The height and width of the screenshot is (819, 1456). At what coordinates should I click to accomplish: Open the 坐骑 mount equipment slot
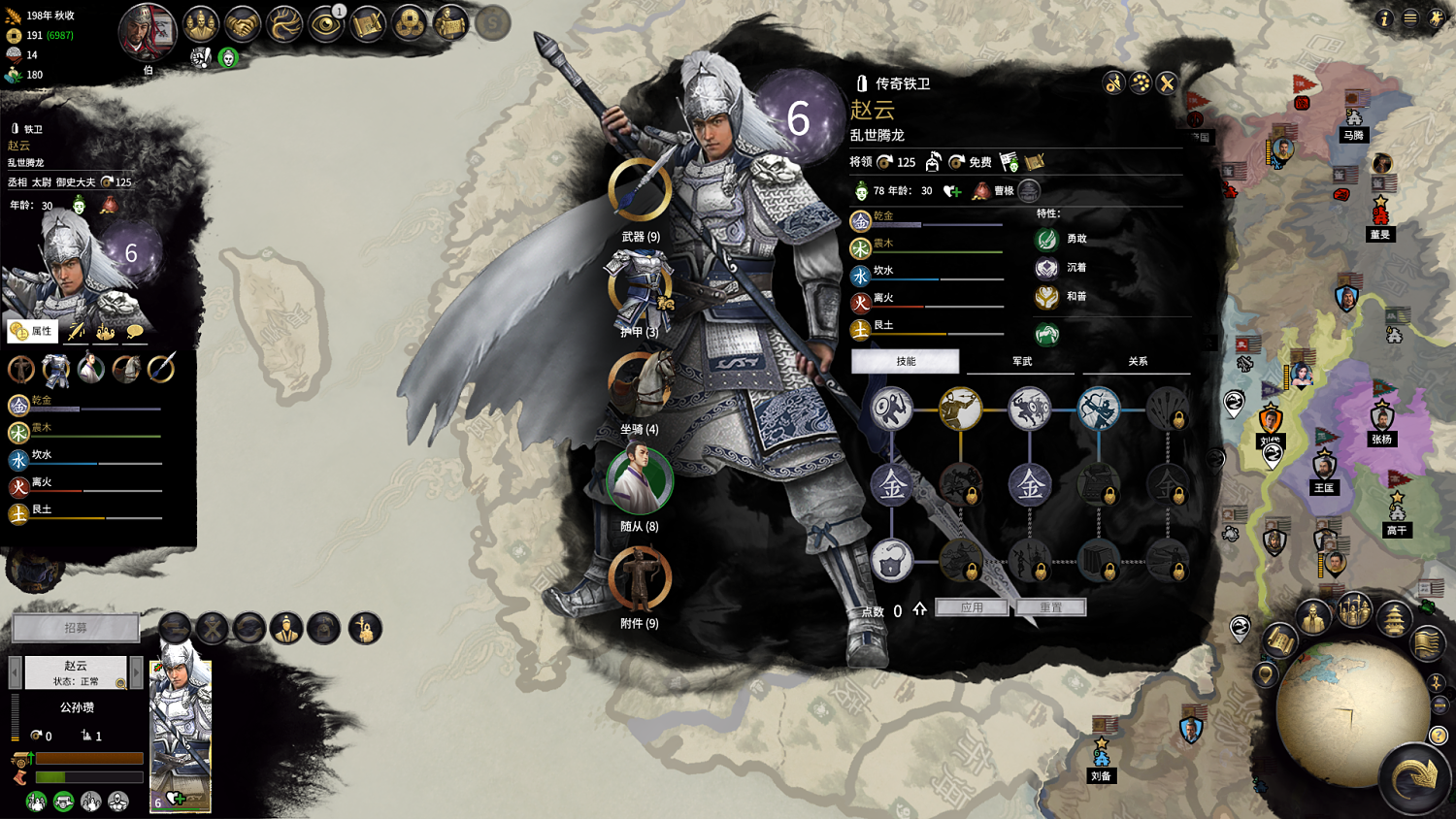click(x=640, y=384)
